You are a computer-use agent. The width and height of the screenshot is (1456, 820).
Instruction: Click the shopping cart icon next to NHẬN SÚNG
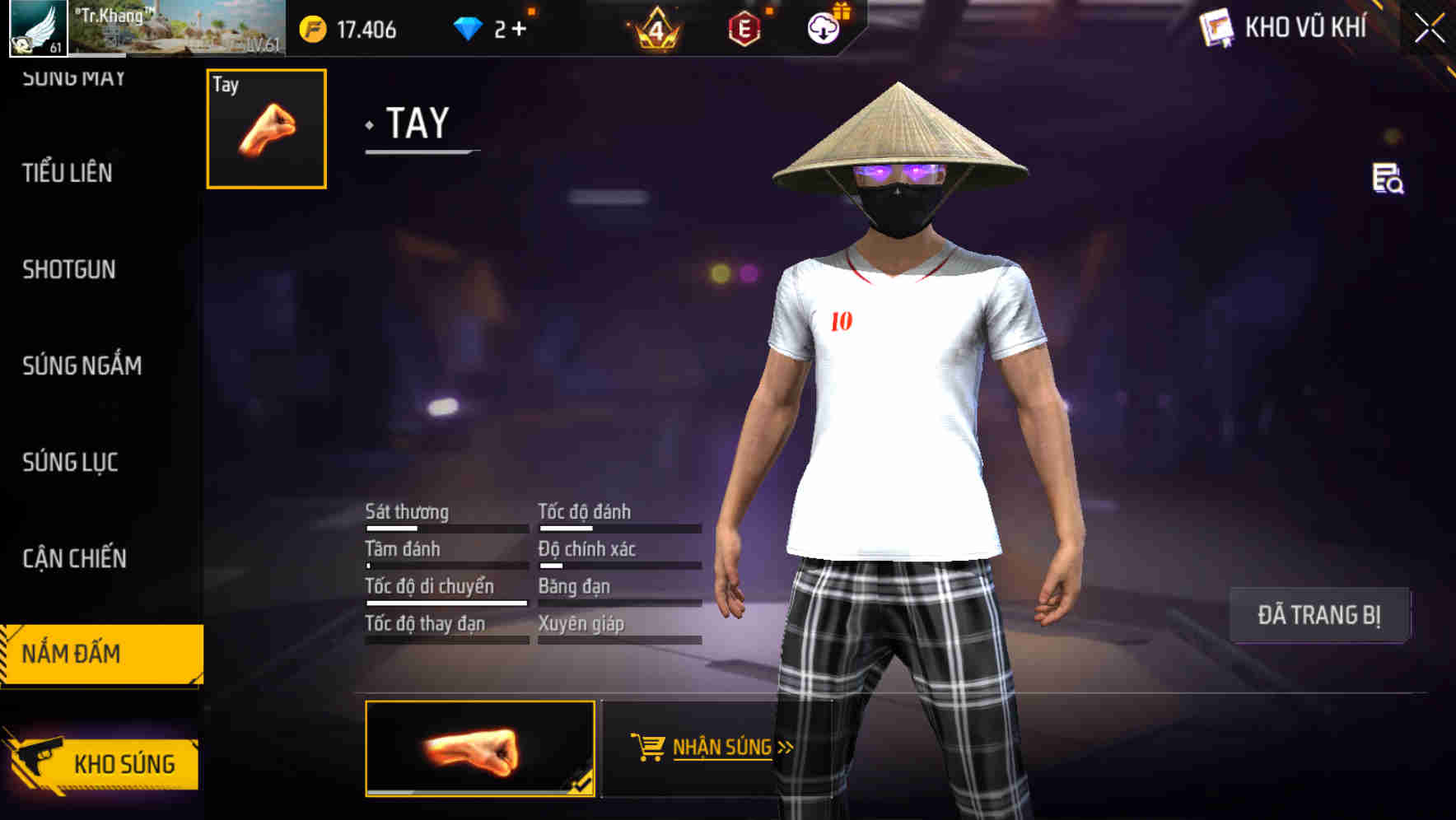[x=648, y=748]
